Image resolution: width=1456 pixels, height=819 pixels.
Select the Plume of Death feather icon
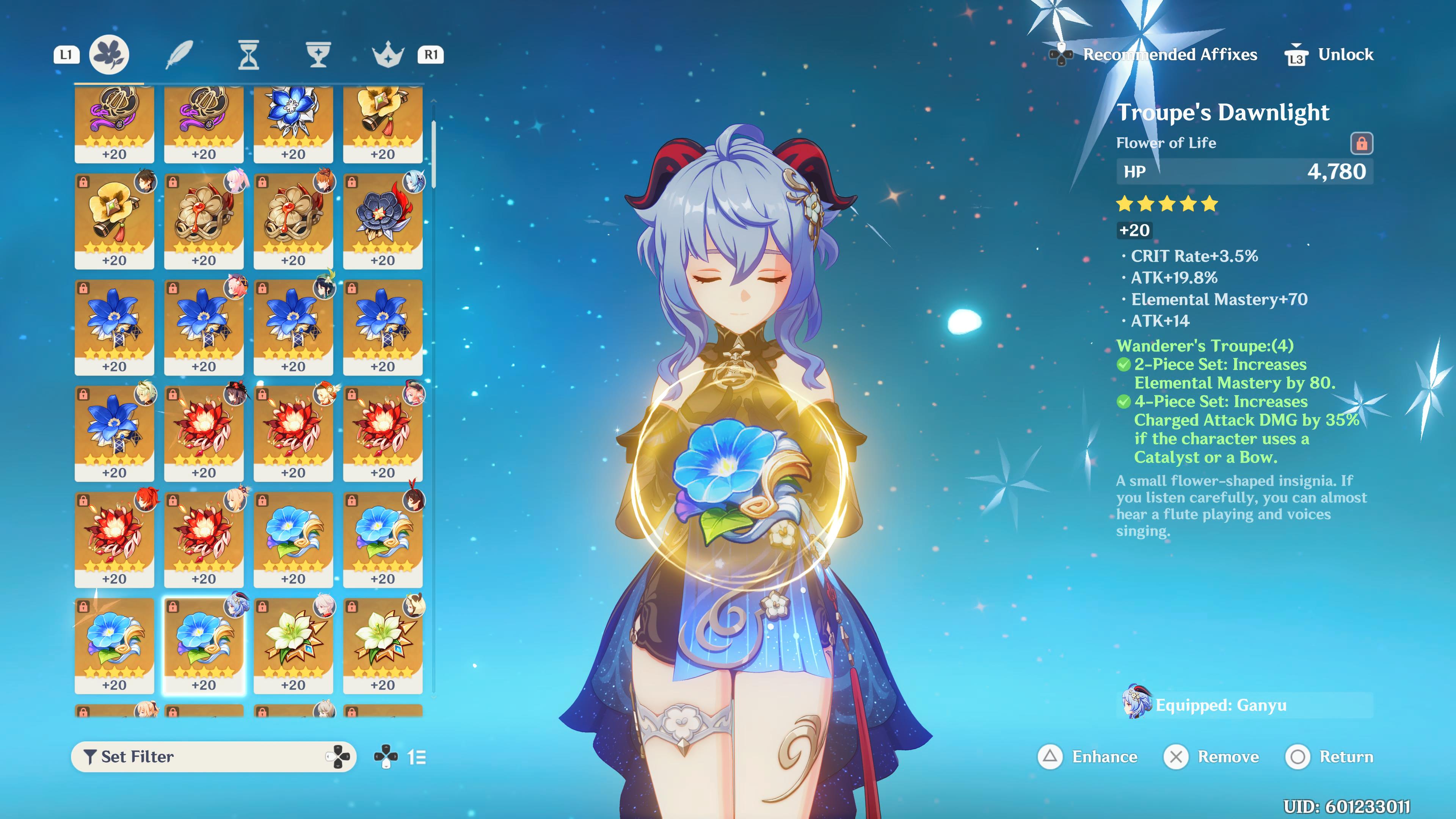(x=180, y=54)
